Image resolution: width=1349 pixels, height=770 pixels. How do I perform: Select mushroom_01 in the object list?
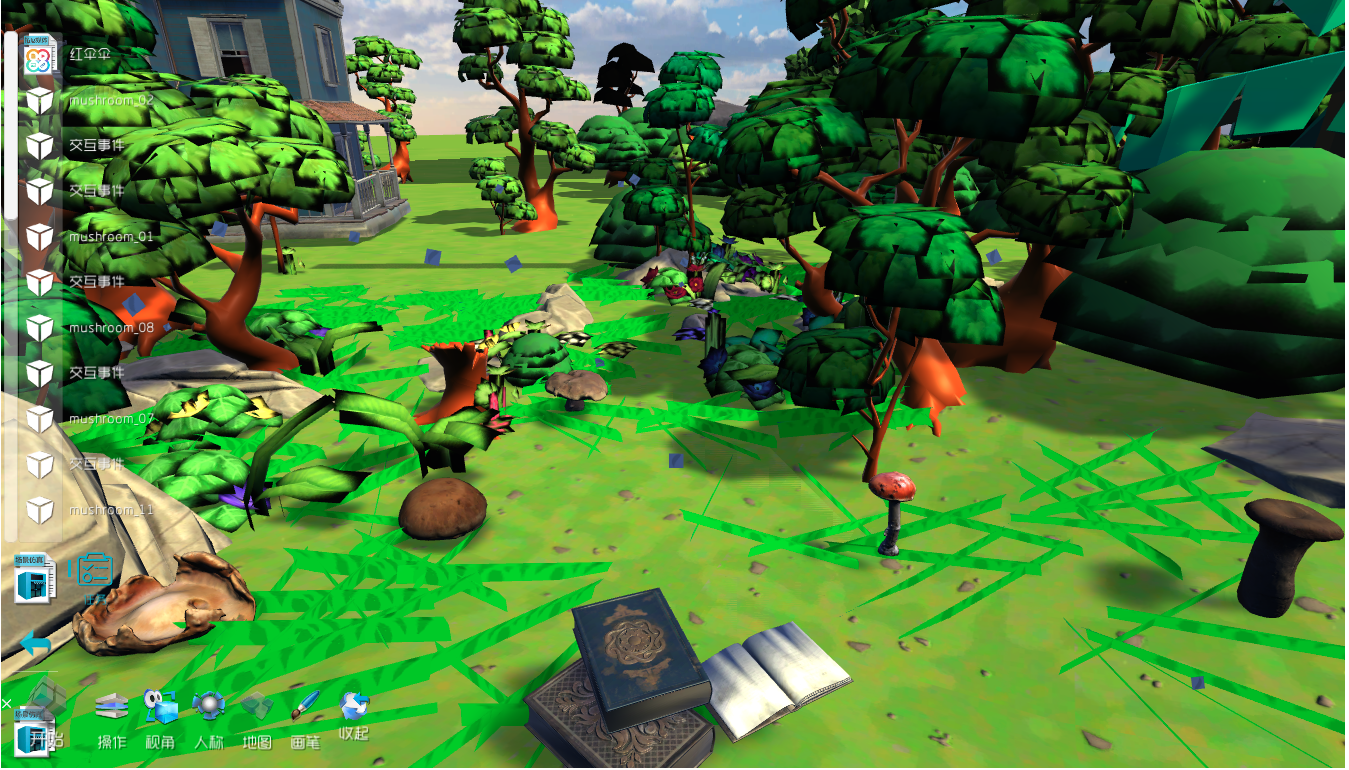(x=110, y=237)
